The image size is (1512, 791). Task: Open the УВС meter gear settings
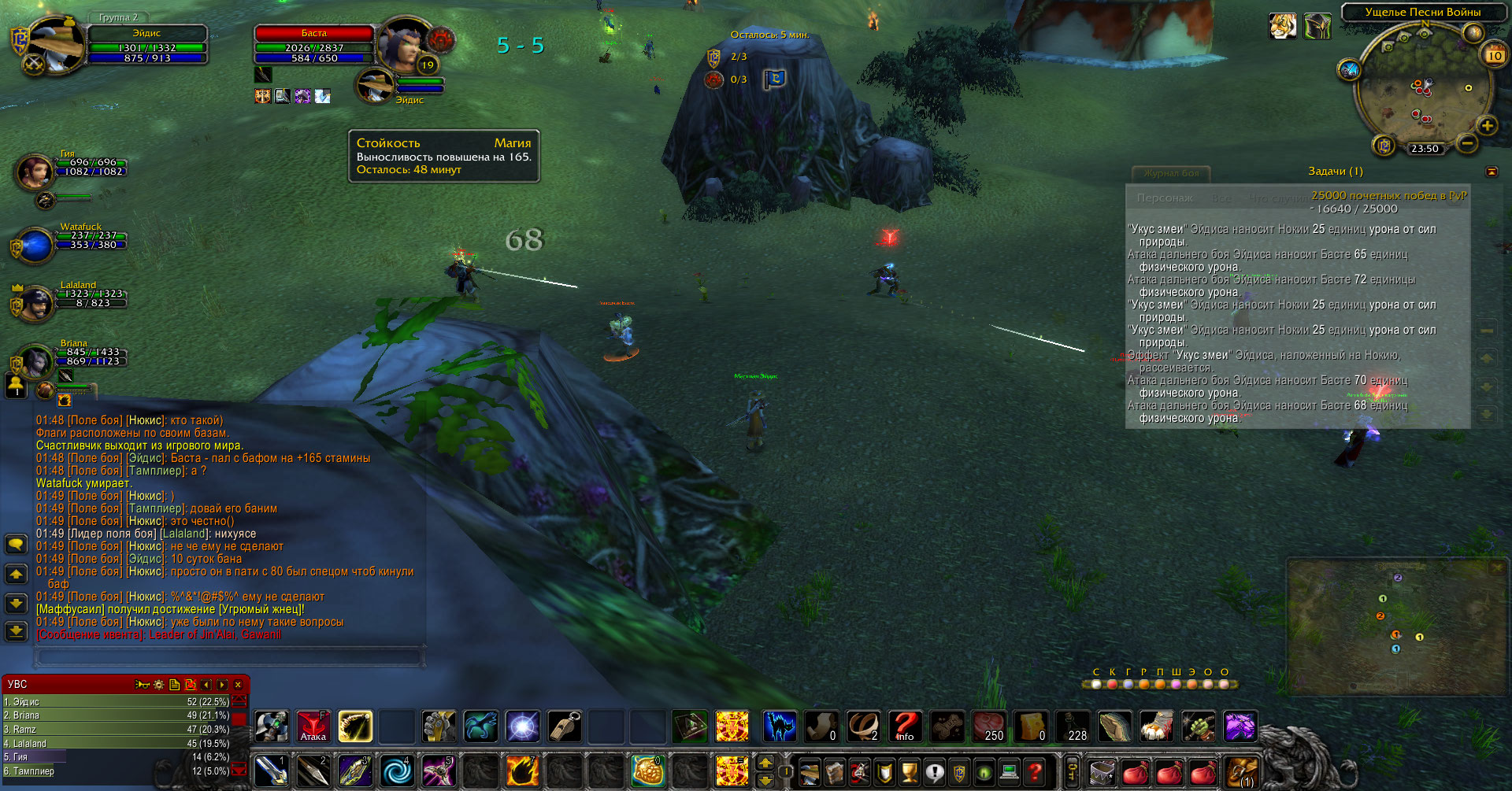pyautogui.click(x=158, y=685)
